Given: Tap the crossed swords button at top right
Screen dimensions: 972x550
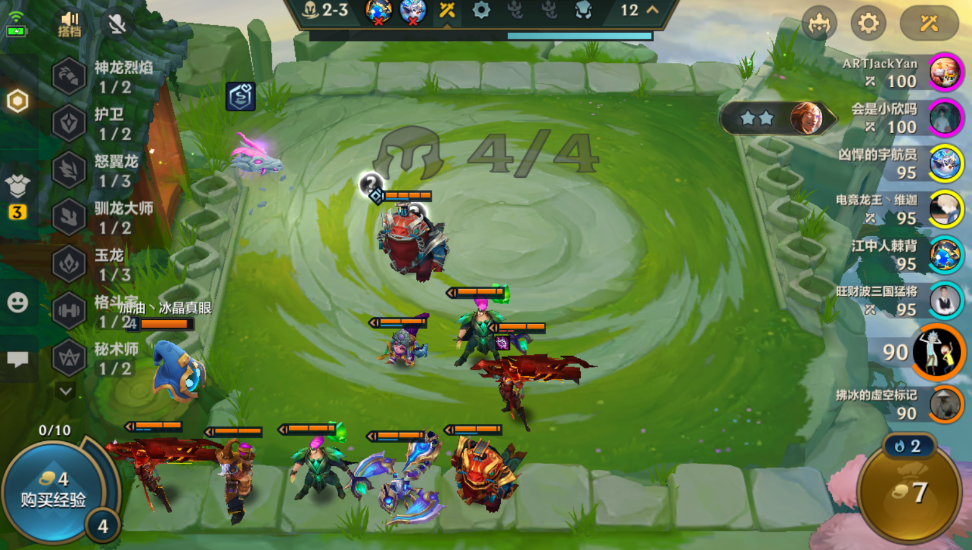Looking at the screenshot, I should (x=929, y=22).
